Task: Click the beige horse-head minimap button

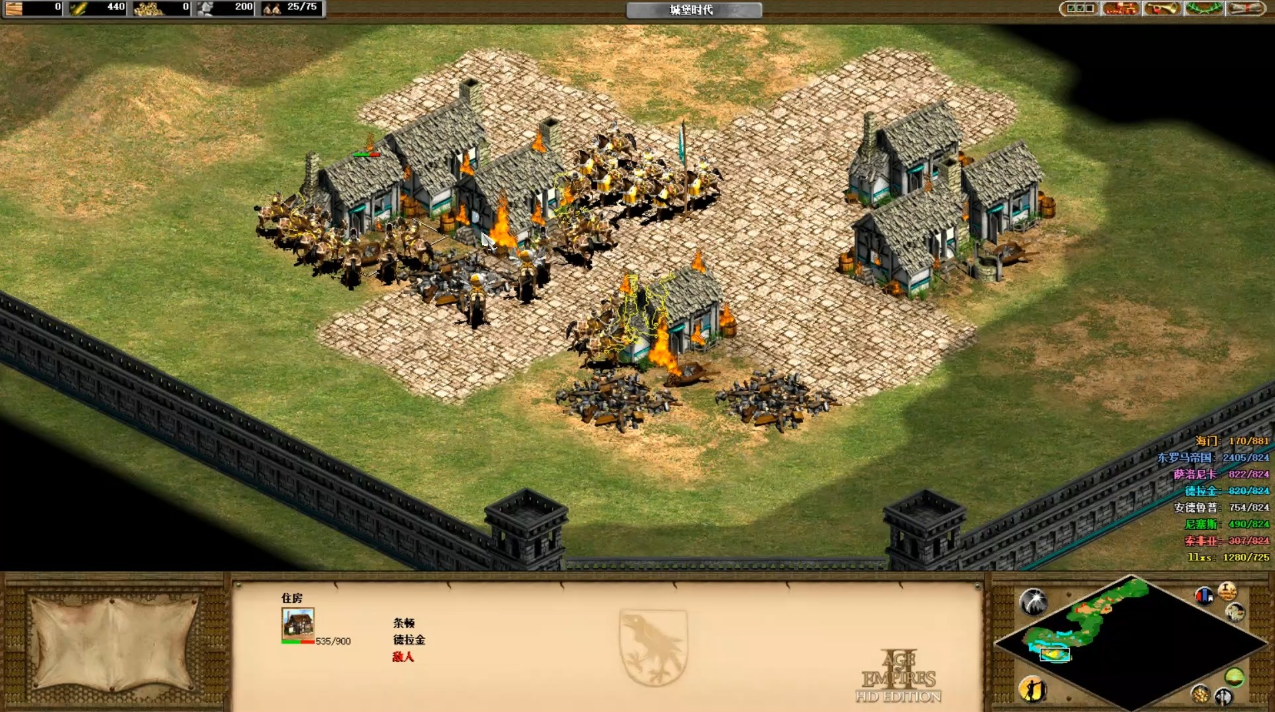Action: [x=1236, y=612]
